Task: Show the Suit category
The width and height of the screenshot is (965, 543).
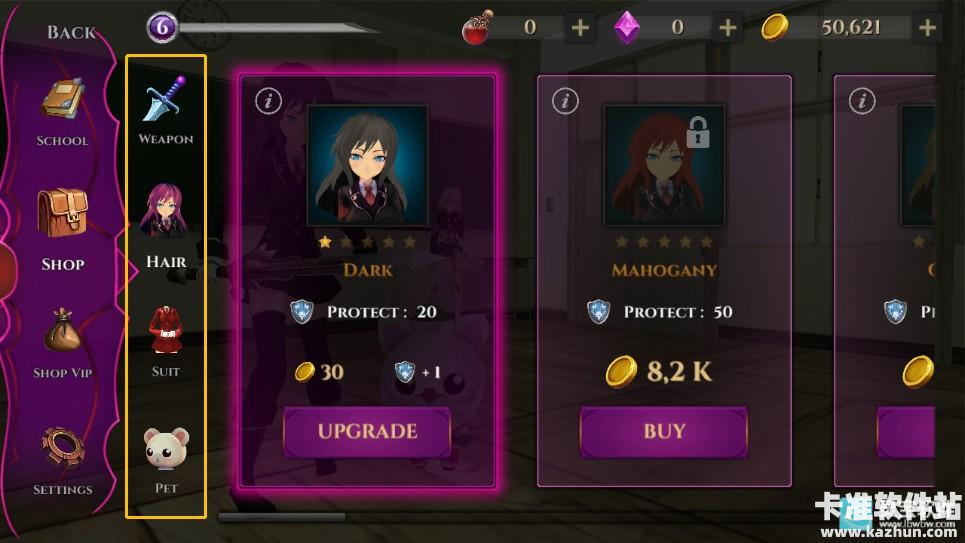Action: click(166, 342)
